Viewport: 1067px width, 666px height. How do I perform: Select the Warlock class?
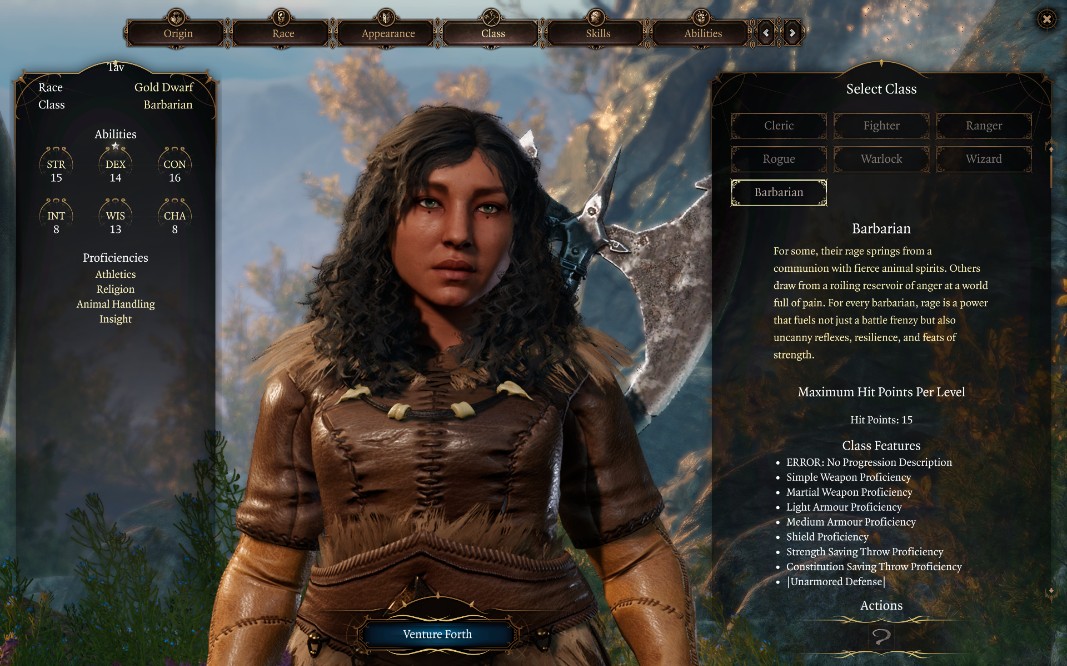(x=881, y=159)
